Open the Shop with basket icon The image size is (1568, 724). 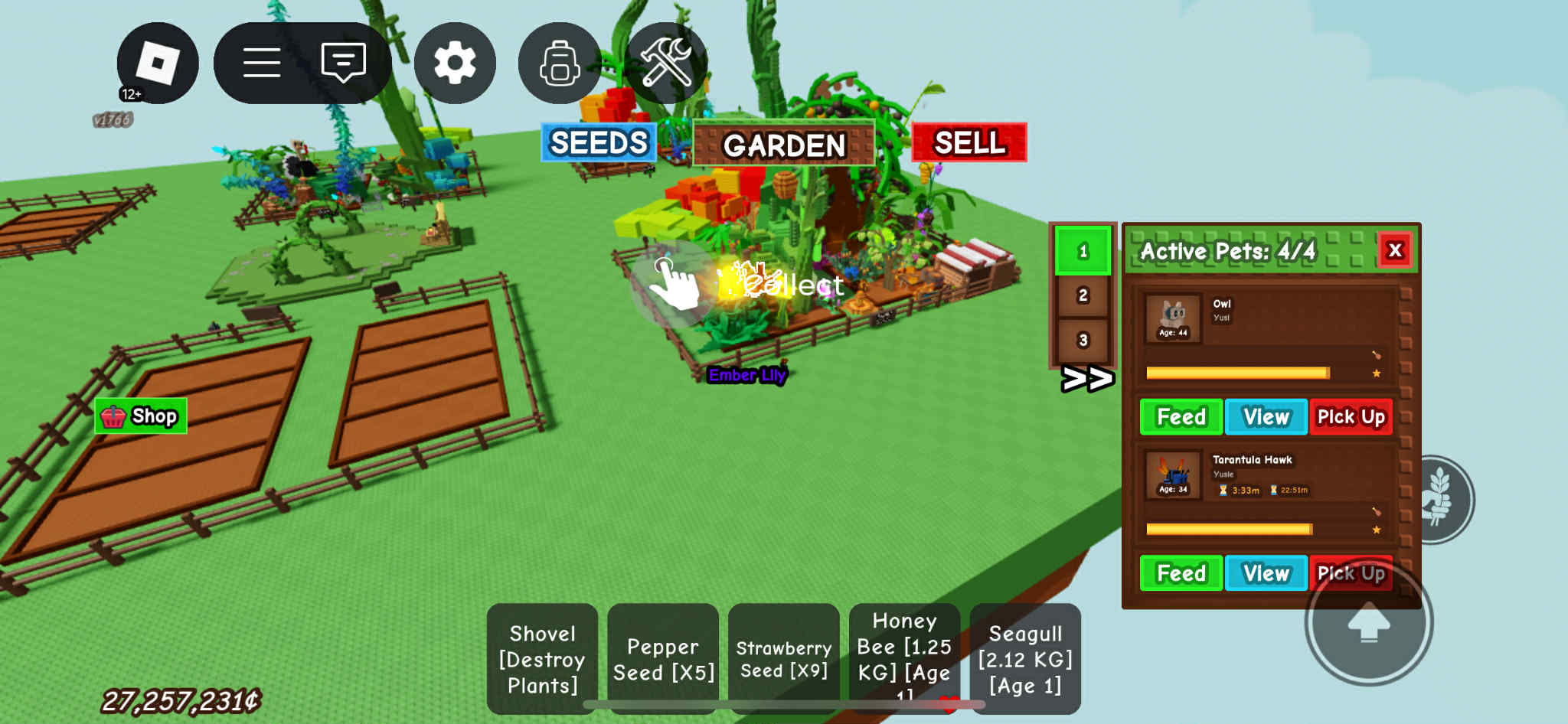coord(141,416)
